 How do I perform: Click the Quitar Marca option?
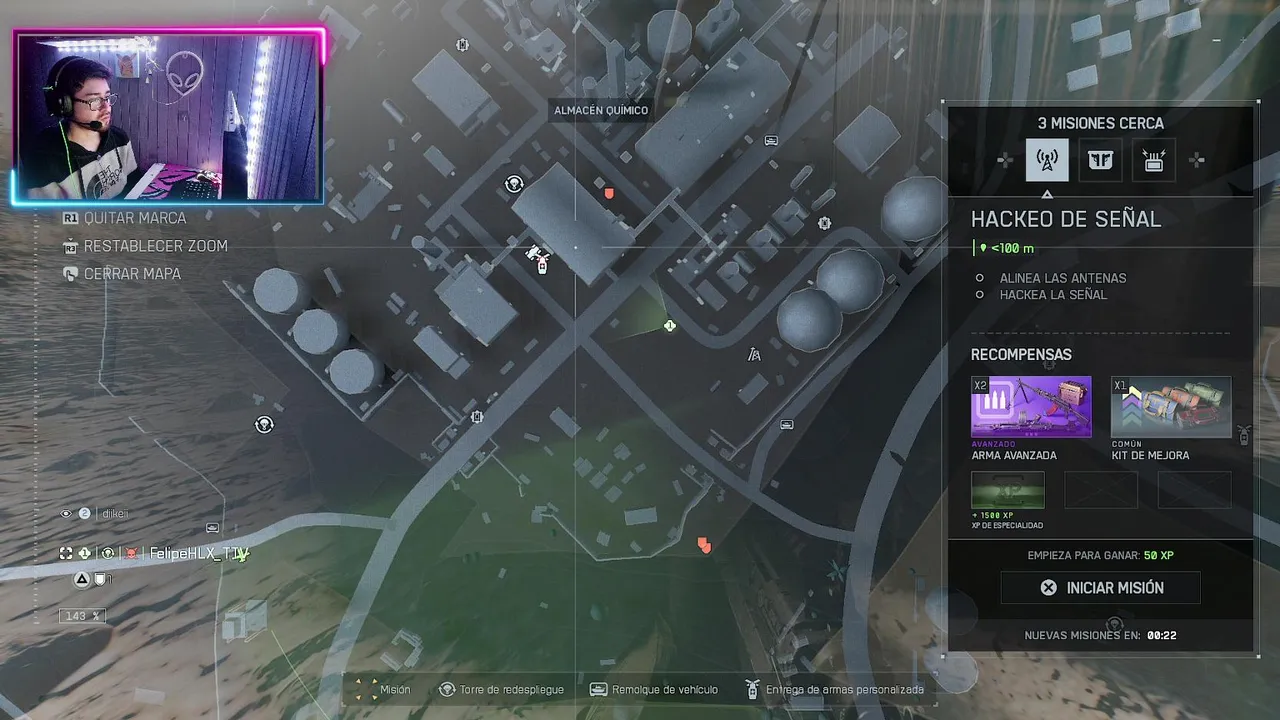[x=134, y=218]
